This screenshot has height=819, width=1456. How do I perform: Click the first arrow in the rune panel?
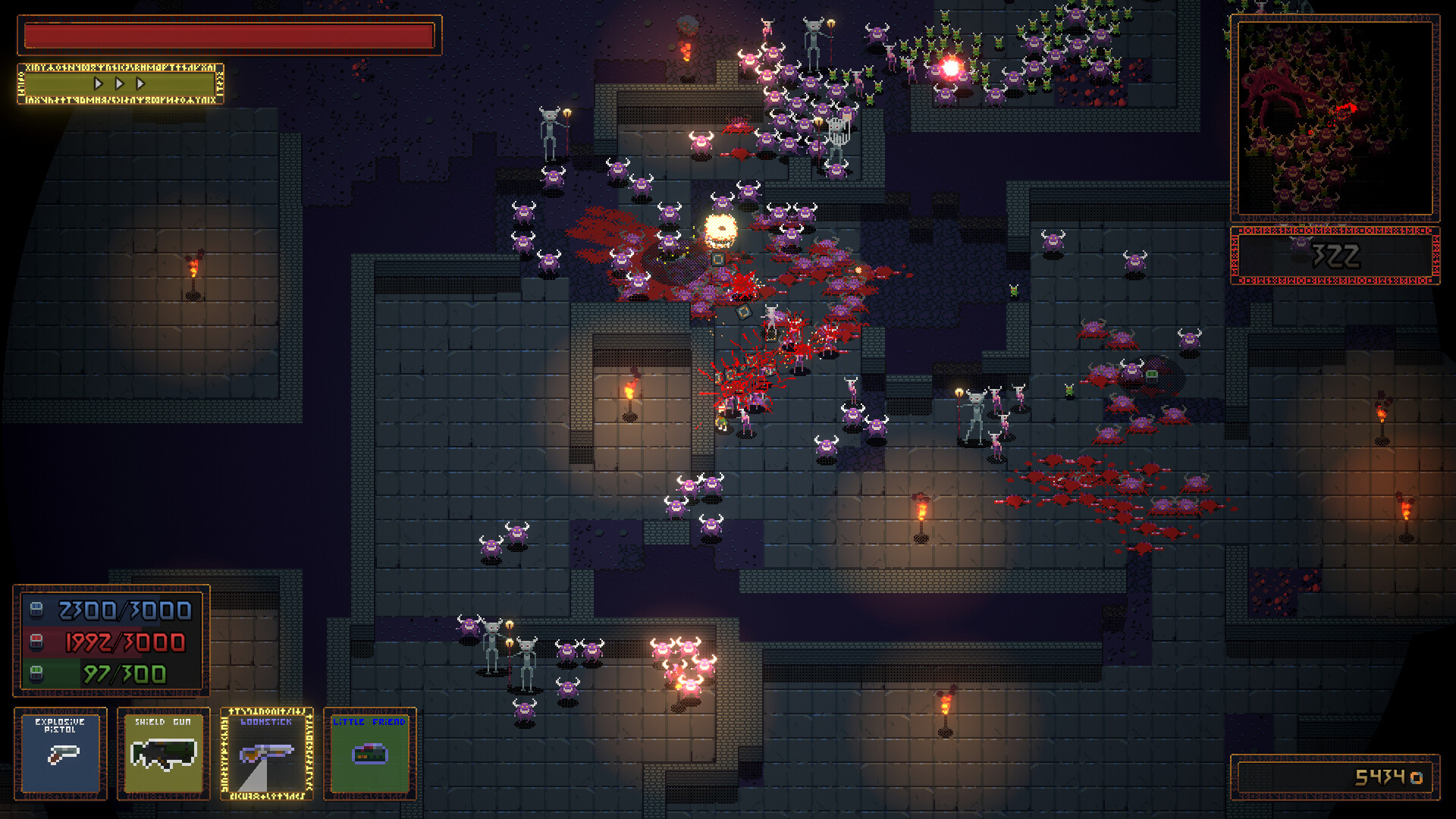pyautogui.click(x=97, y=85)
